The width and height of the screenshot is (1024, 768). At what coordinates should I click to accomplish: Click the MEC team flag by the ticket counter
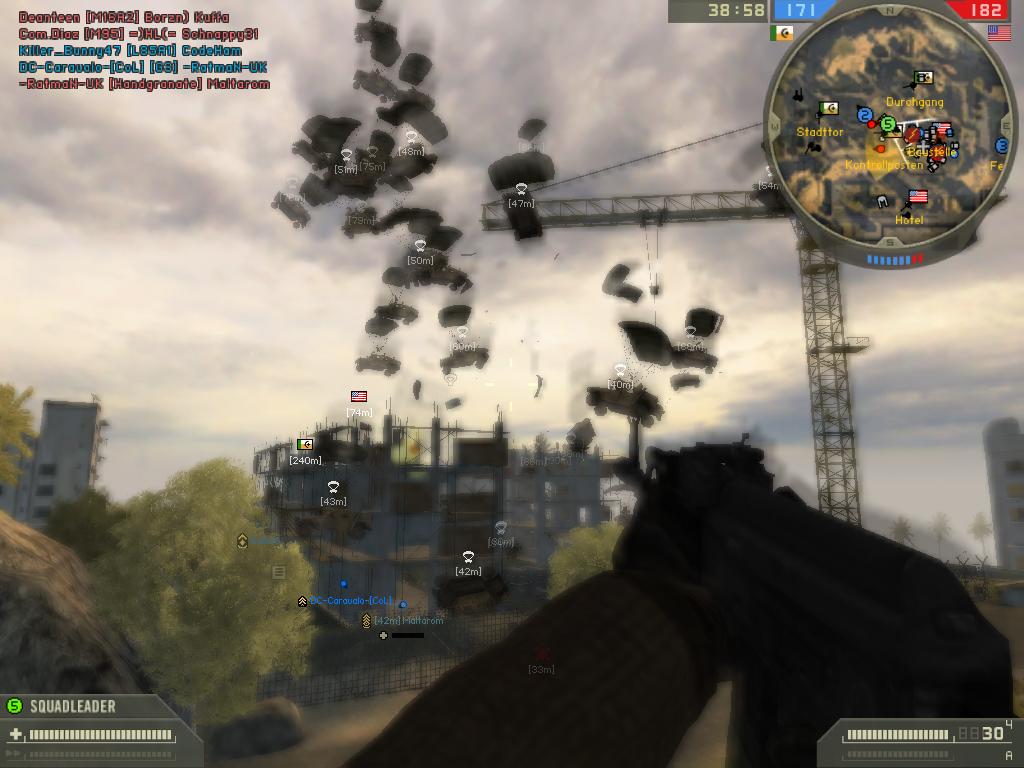pos(781,33)
